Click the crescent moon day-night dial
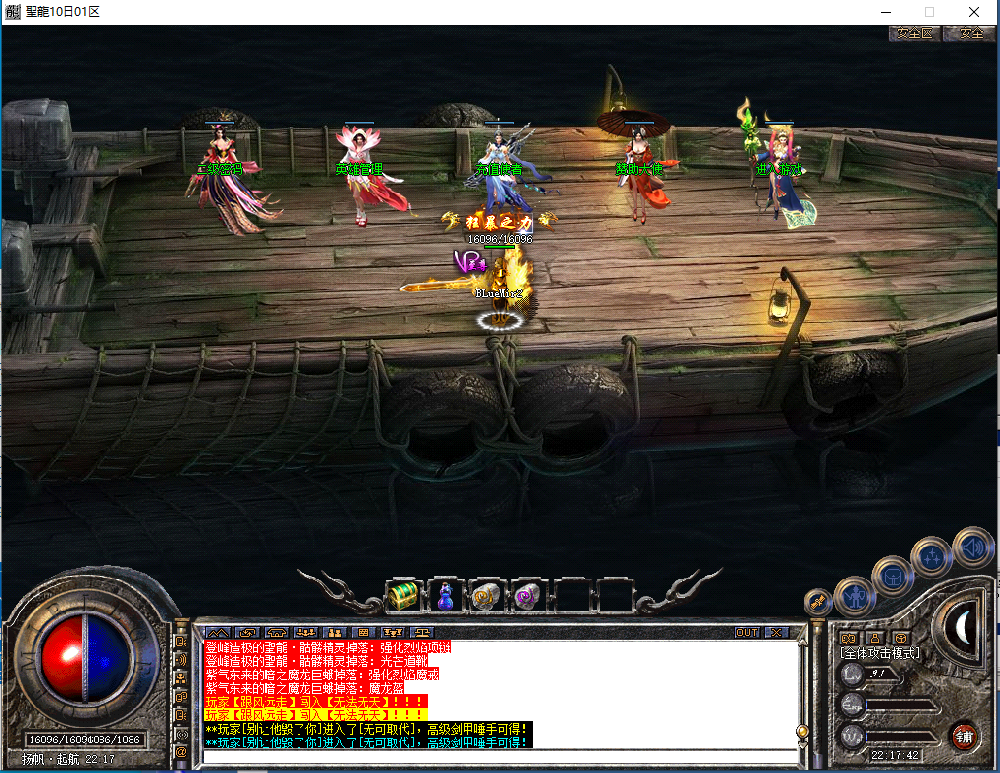This screenshot has width=1000, height=773. coord(964,626)
